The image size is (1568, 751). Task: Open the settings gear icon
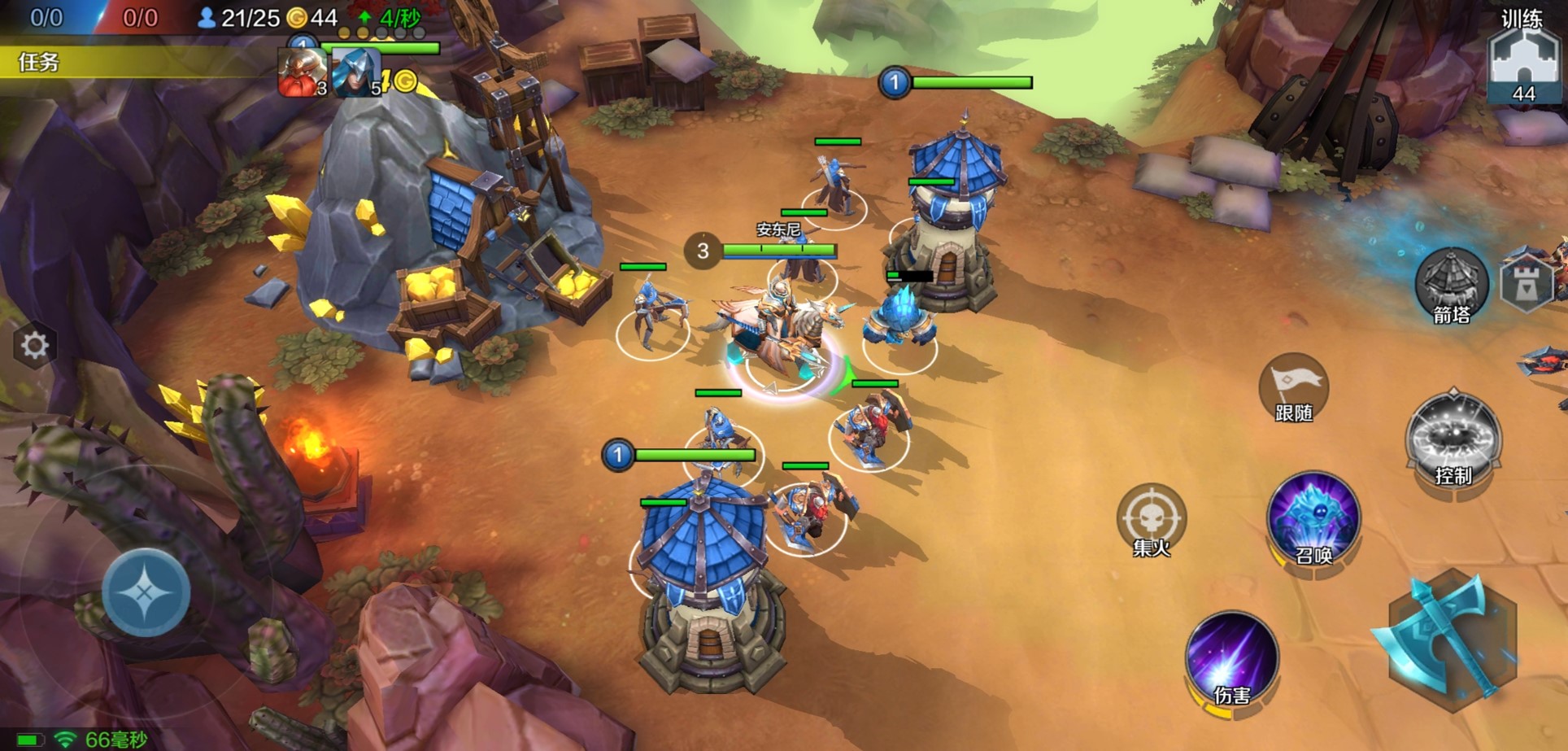[x=34, y=347]
